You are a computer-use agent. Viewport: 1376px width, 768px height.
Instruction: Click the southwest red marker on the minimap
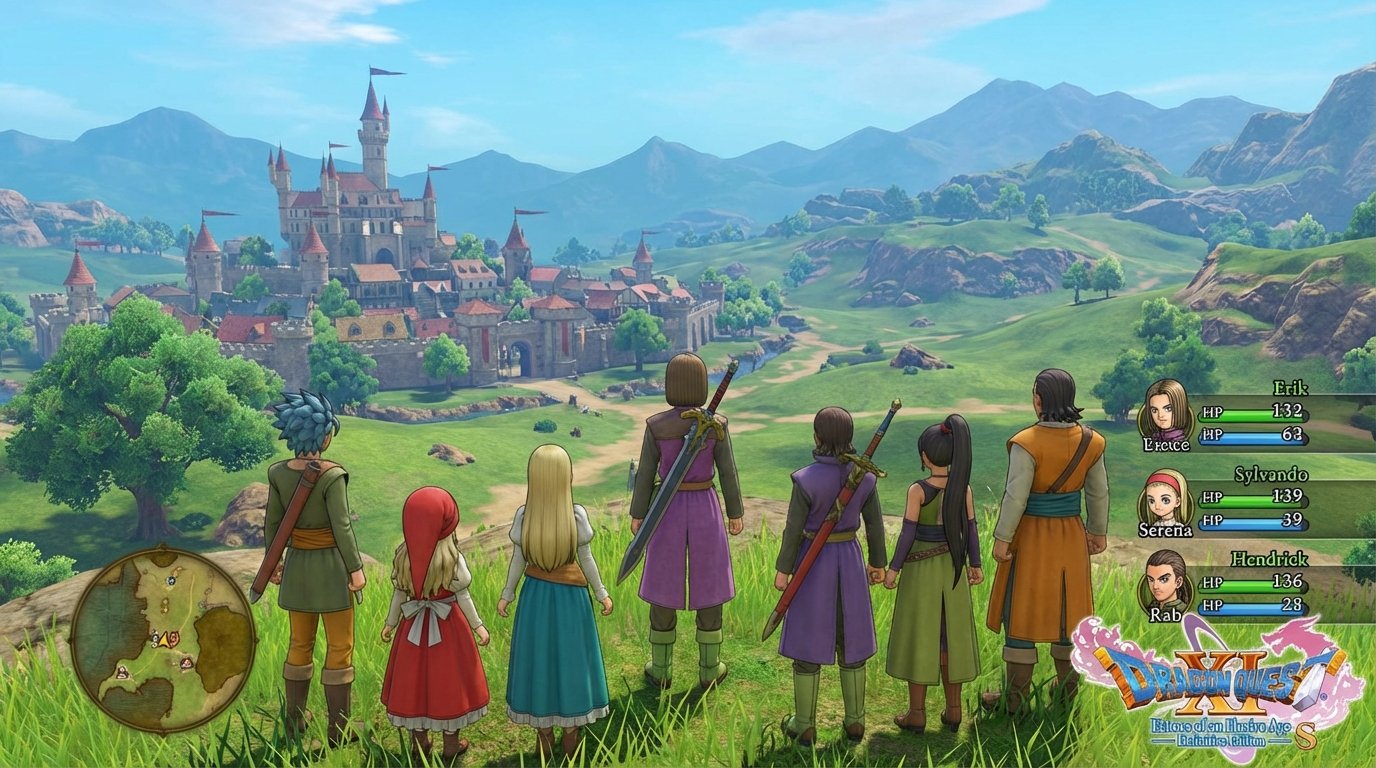coord(121,672)
